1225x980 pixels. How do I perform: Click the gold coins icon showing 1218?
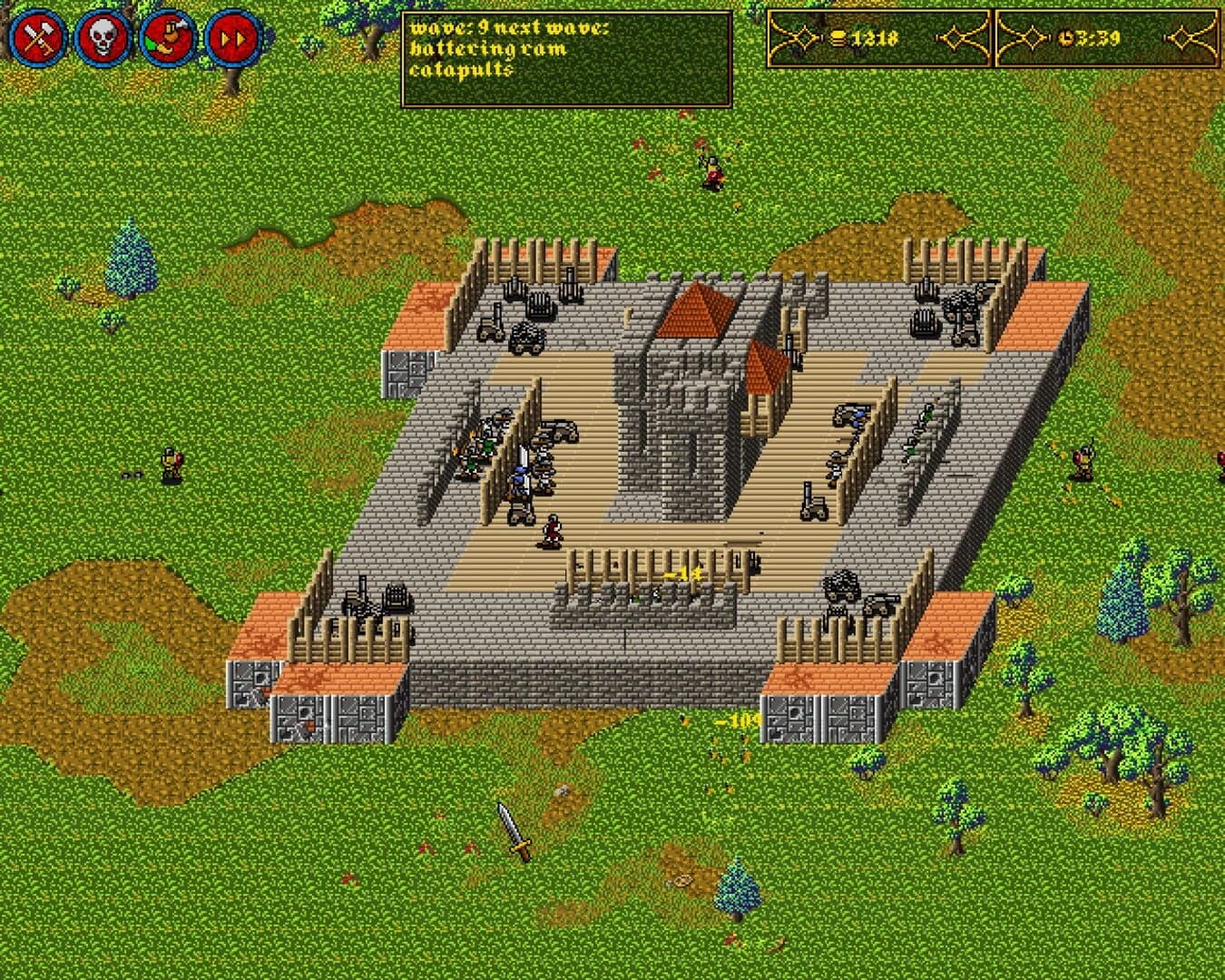[x=838, y=38]
